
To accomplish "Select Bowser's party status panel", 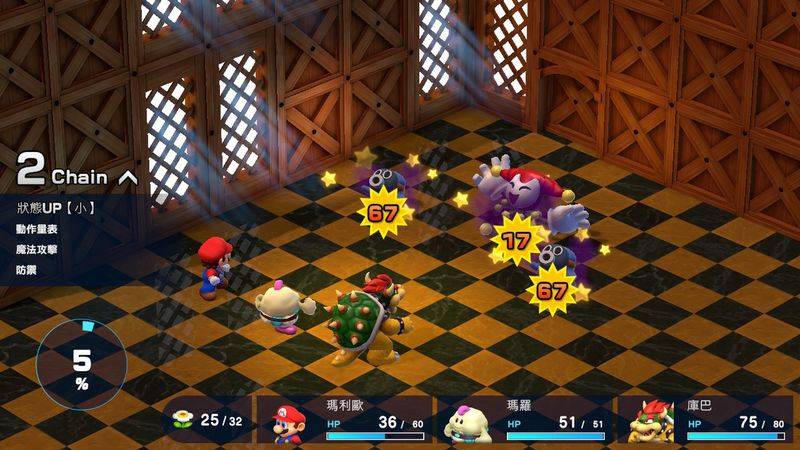I will click(x=707, y=421).
